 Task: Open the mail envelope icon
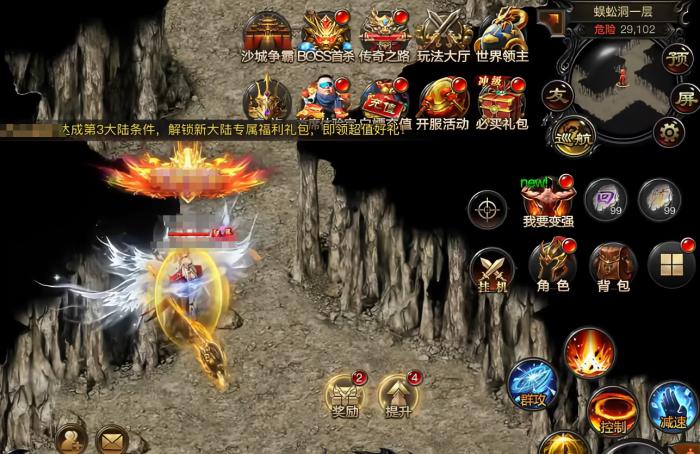[x=111, y=439]
